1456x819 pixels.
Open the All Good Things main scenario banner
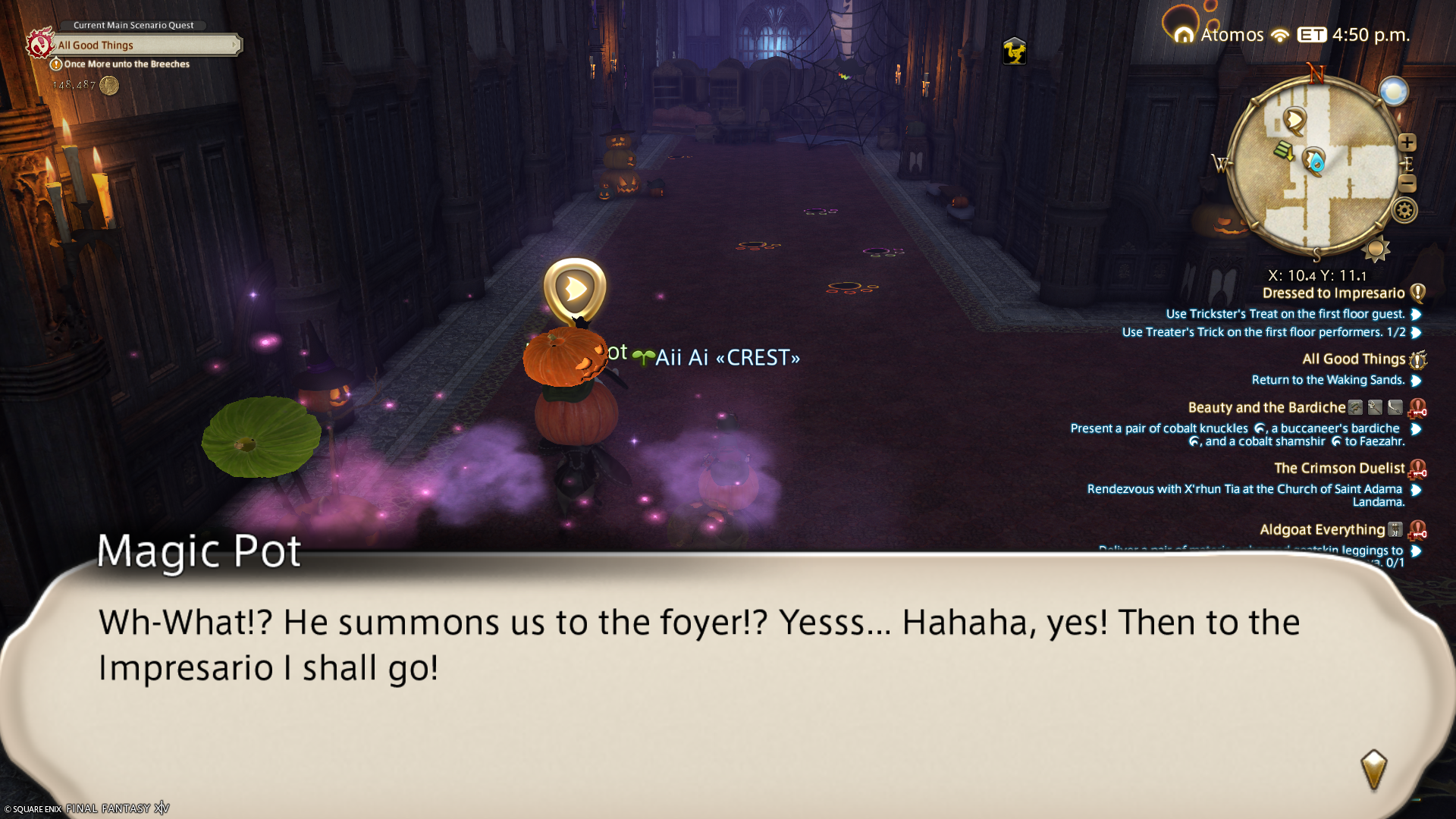[144, 45]
